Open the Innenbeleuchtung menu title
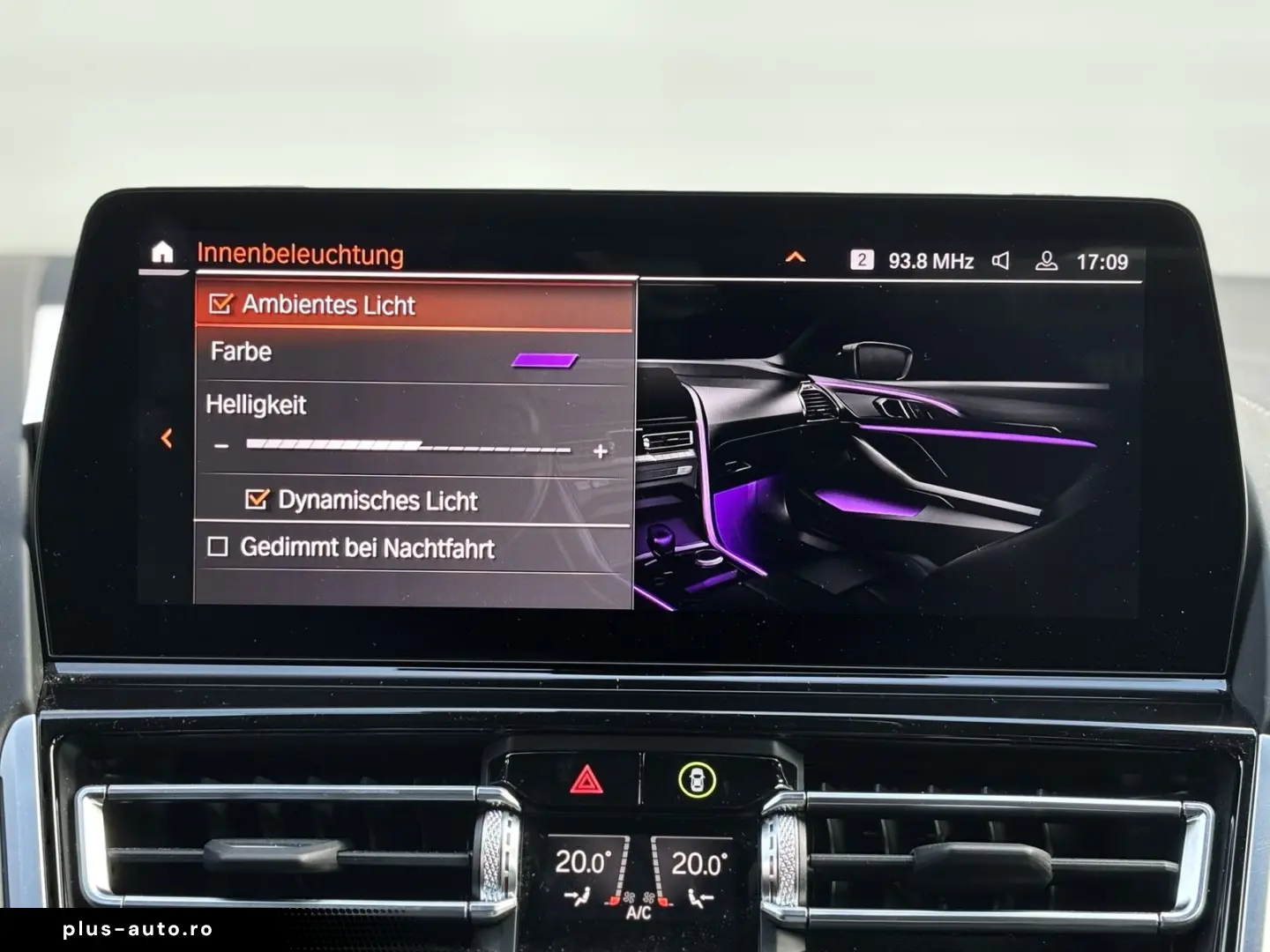1270x952 pixels. (301, 255)
